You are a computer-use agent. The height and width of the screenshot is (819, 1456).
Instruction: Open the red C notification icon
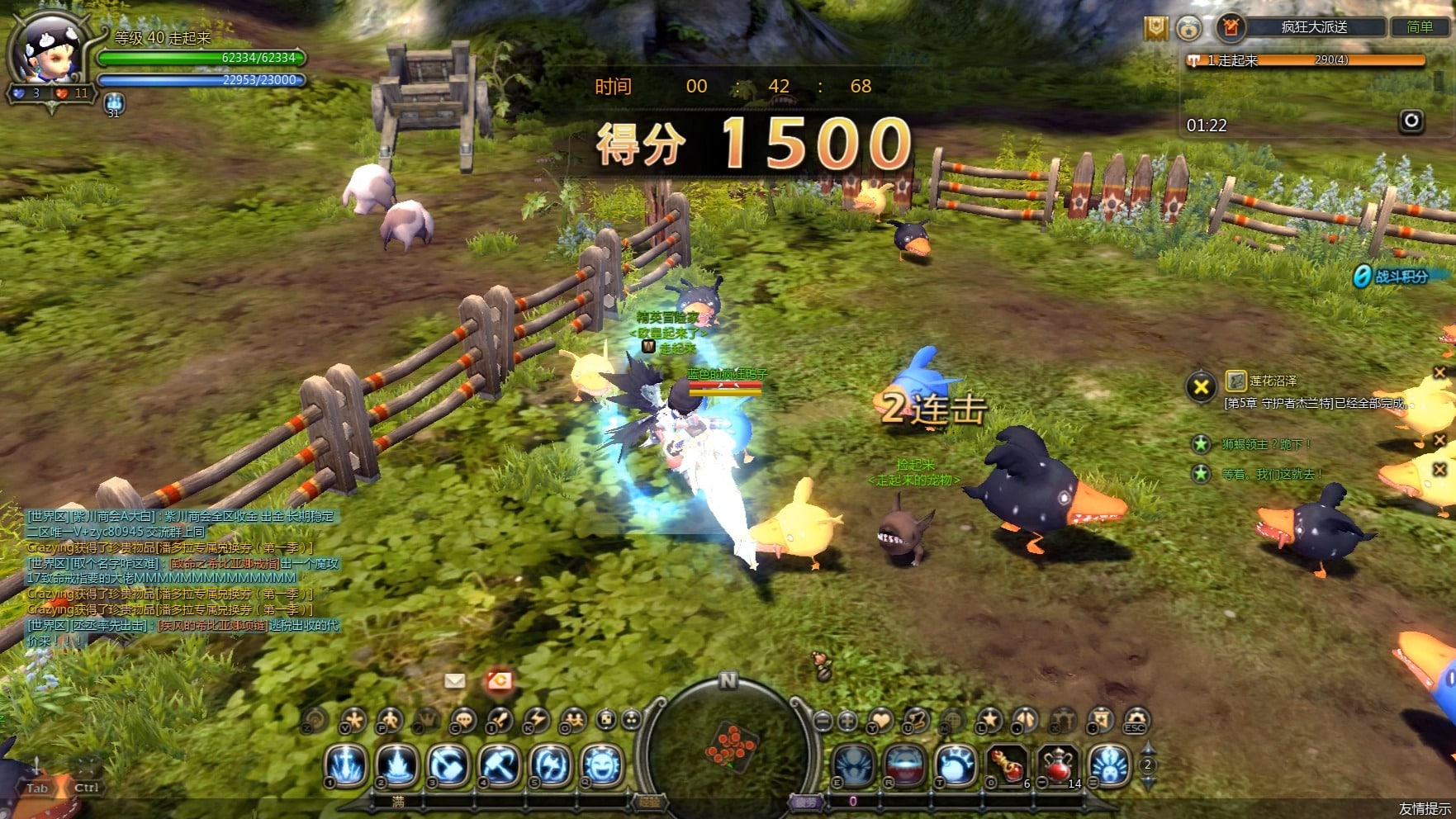pyautogui.click(x=499, y=680)
